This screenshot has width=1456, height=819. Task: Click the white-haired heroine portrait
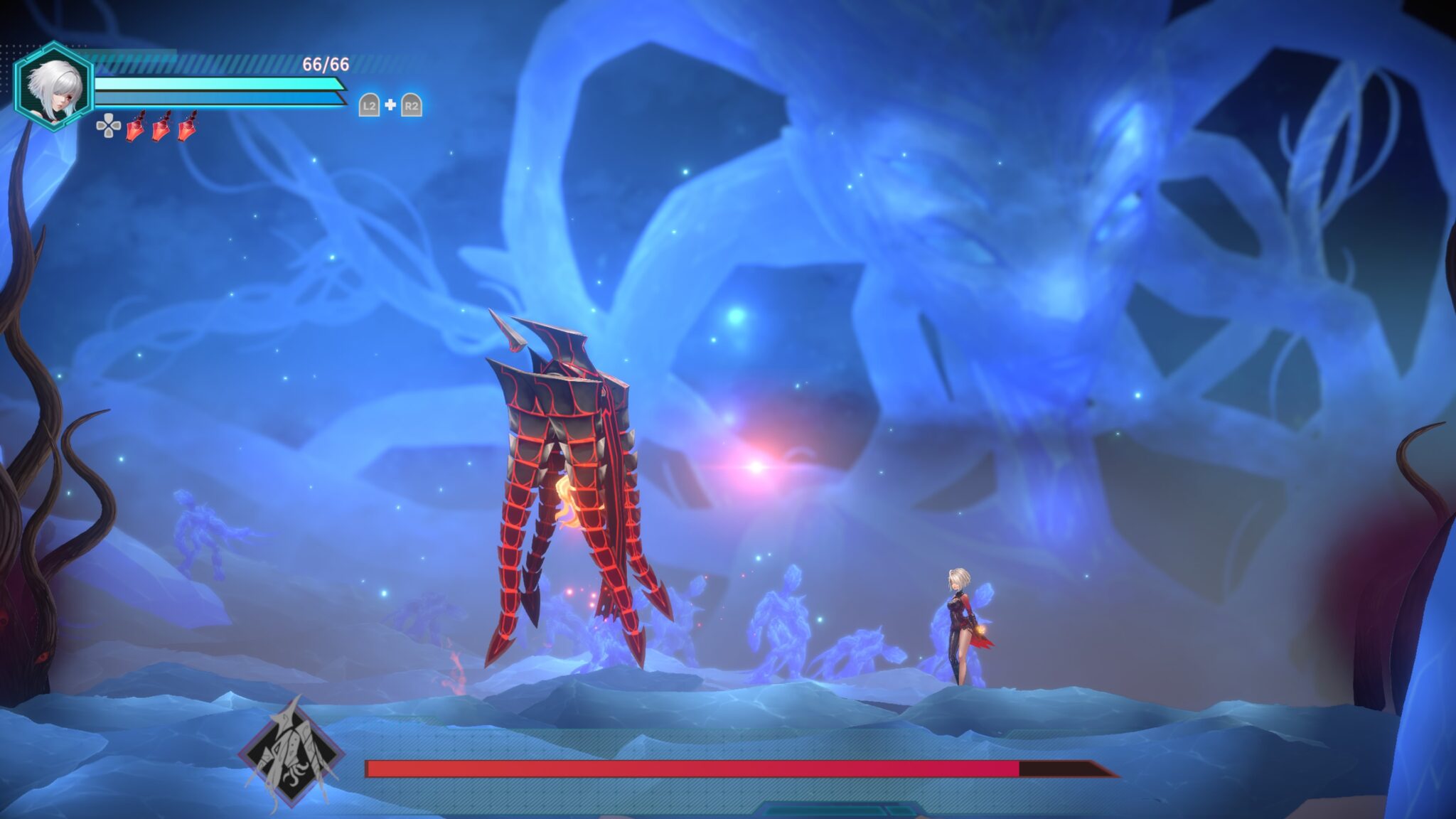pos(53,87)
